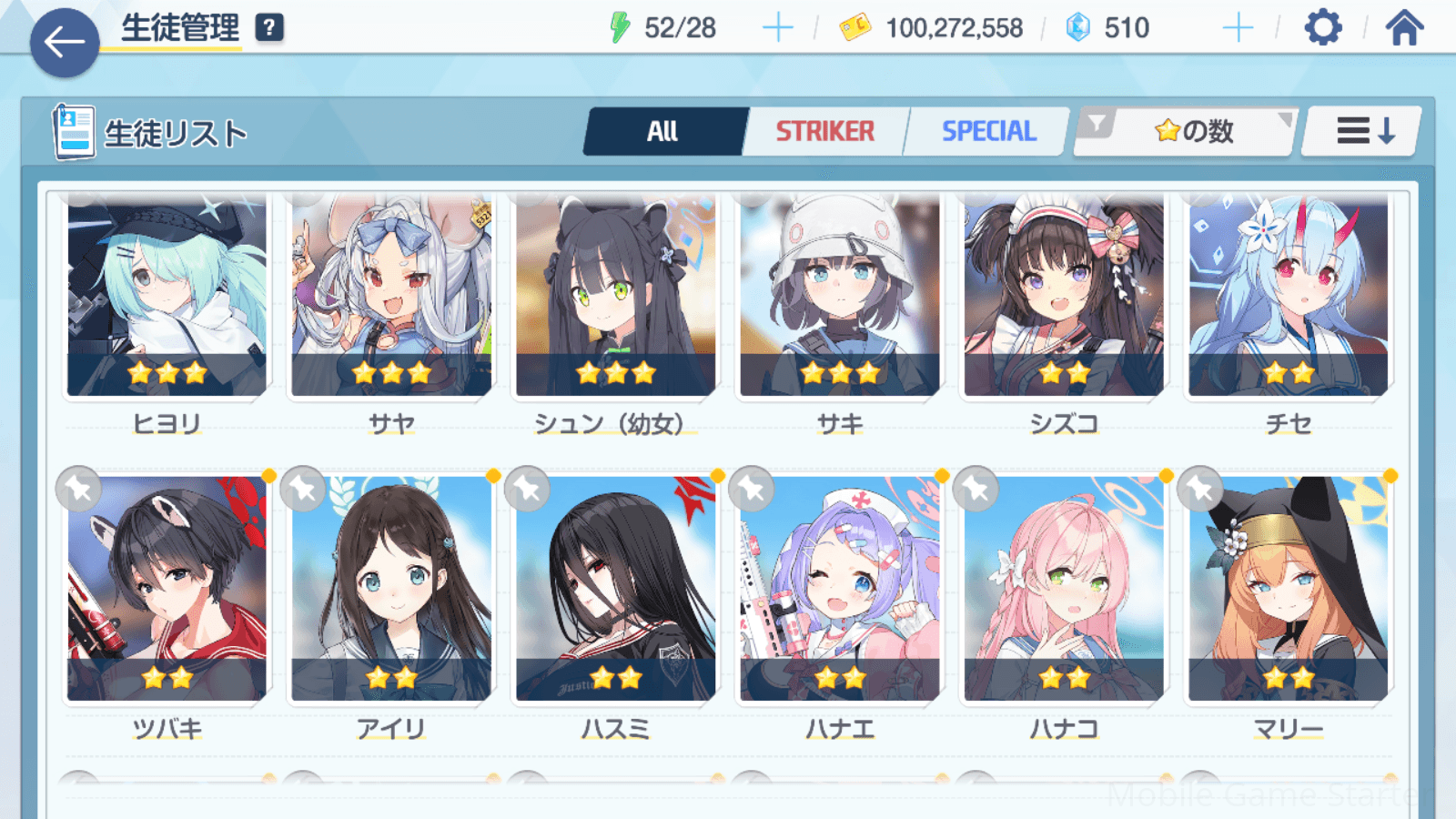Open シュン（幼女）student card
Image resolution: width=1456 pixels, height=819 pixels.
(615, 296)
